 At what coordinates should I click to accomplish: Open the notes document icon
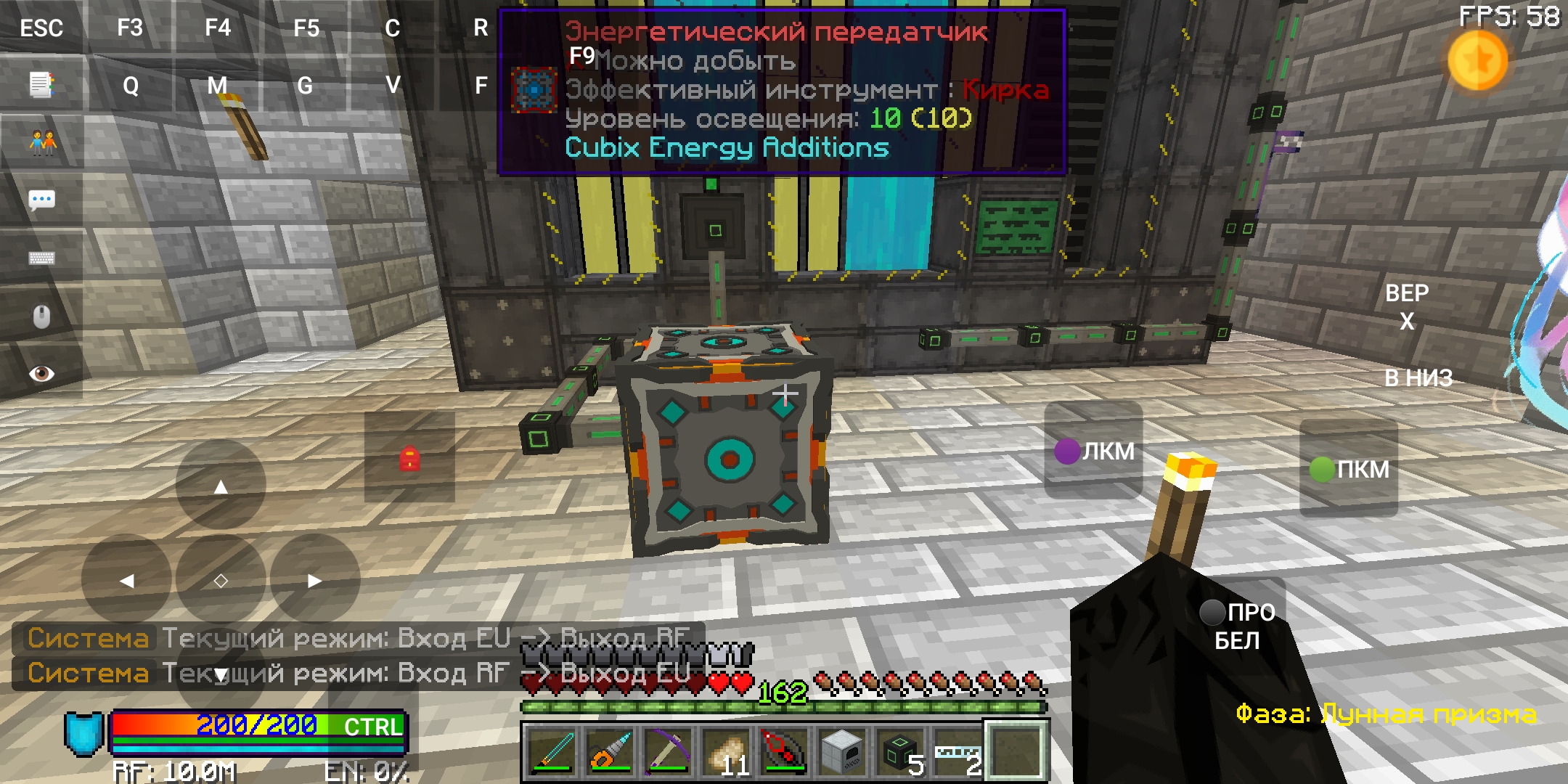41,85
